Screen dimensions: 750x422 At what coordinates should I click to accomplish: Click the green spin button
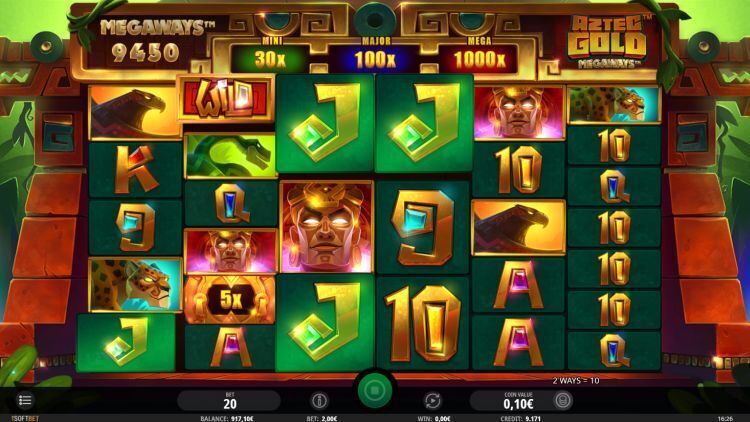click(375, 390)
